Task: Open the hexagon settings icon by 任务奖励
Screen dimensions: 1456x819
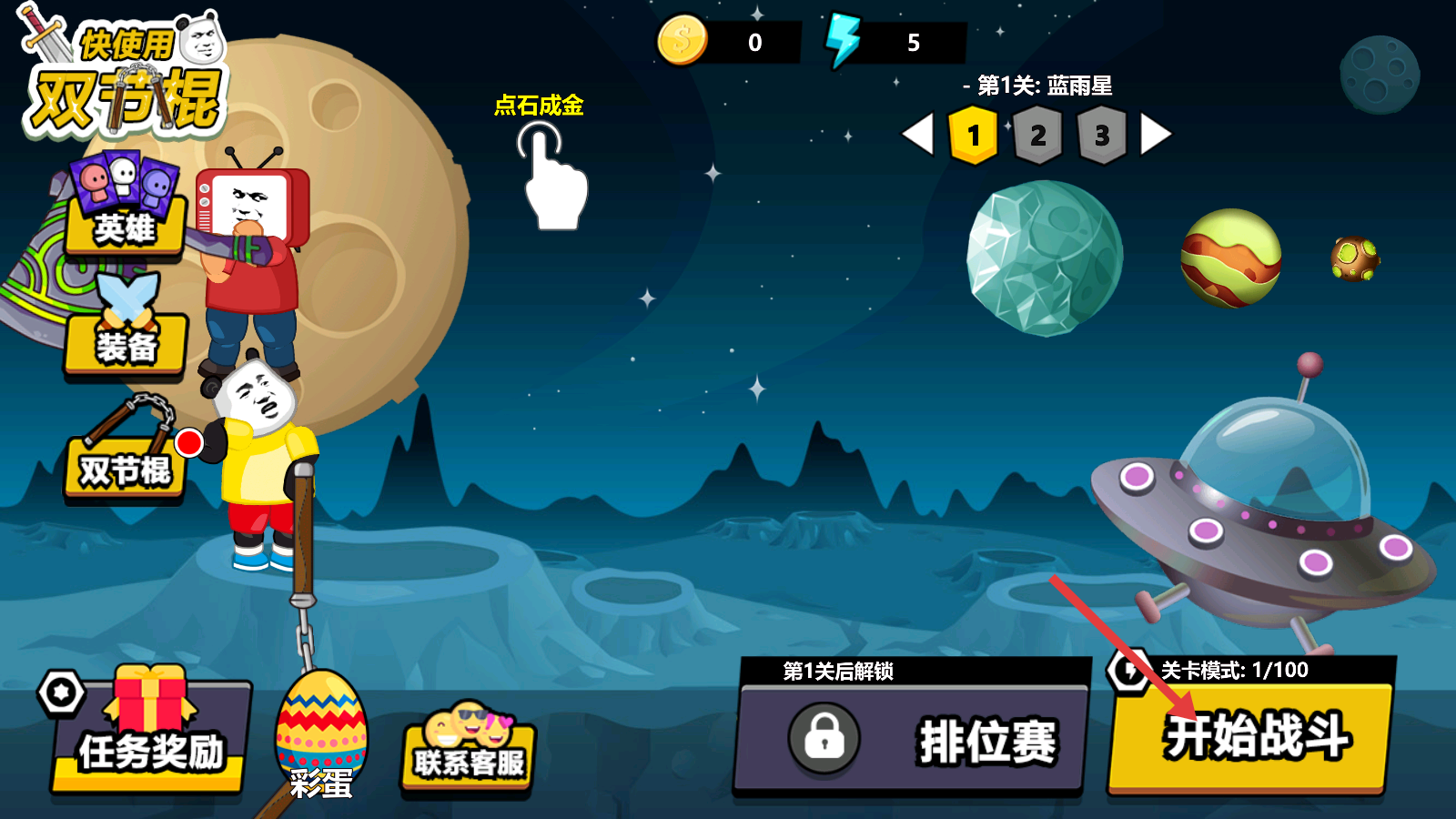Action: [61, 693]
